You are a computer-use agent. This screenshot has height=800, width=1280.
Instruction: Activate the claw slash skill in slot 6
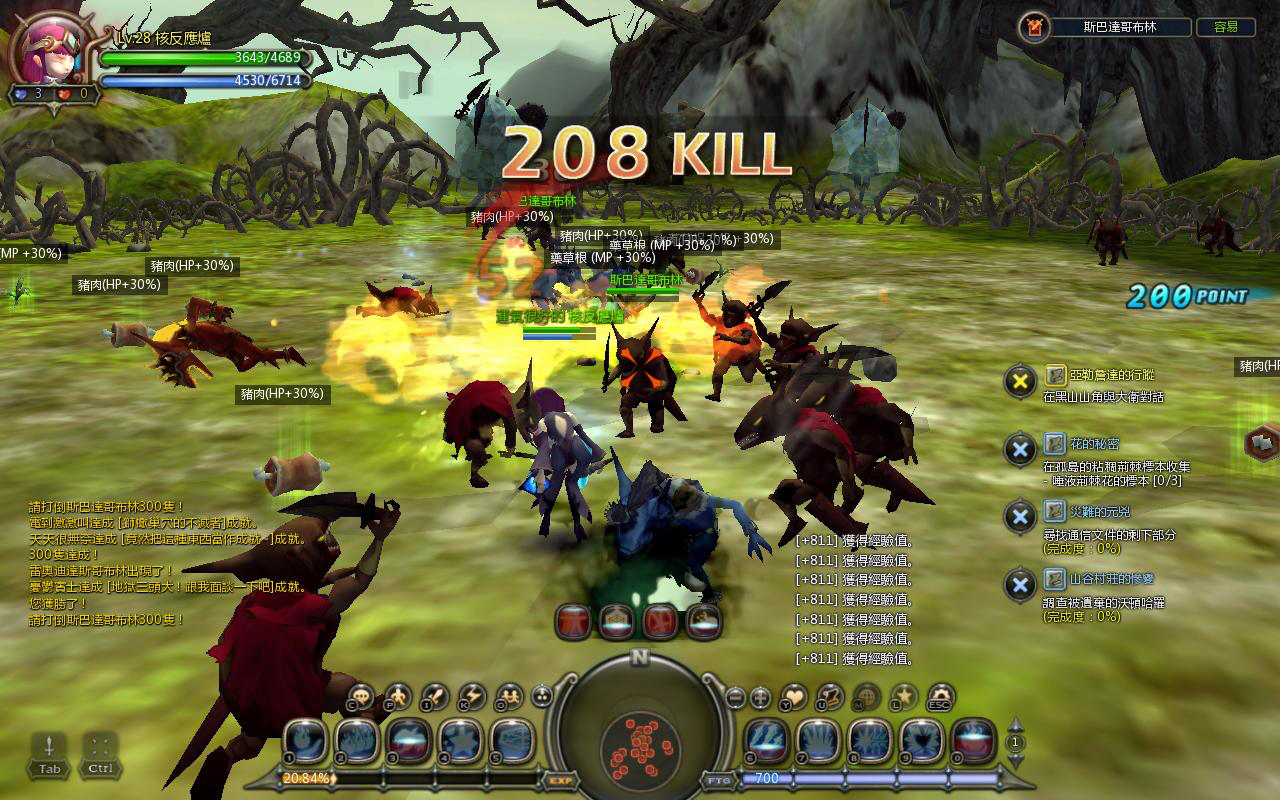pyautogui.click(x=766, y=741)
